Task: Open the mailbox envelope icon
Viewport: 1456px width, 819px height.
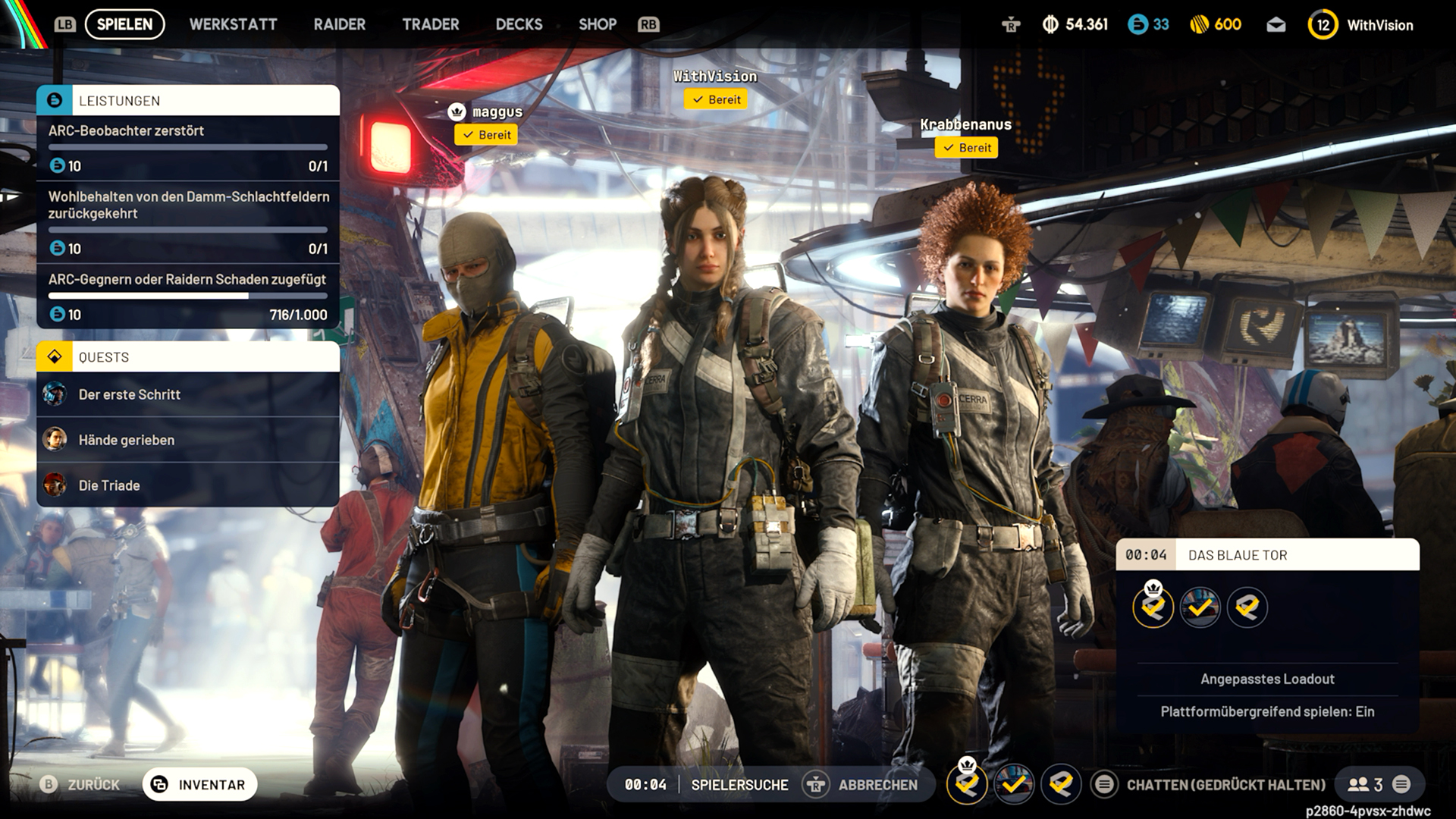Action: 1276,25
